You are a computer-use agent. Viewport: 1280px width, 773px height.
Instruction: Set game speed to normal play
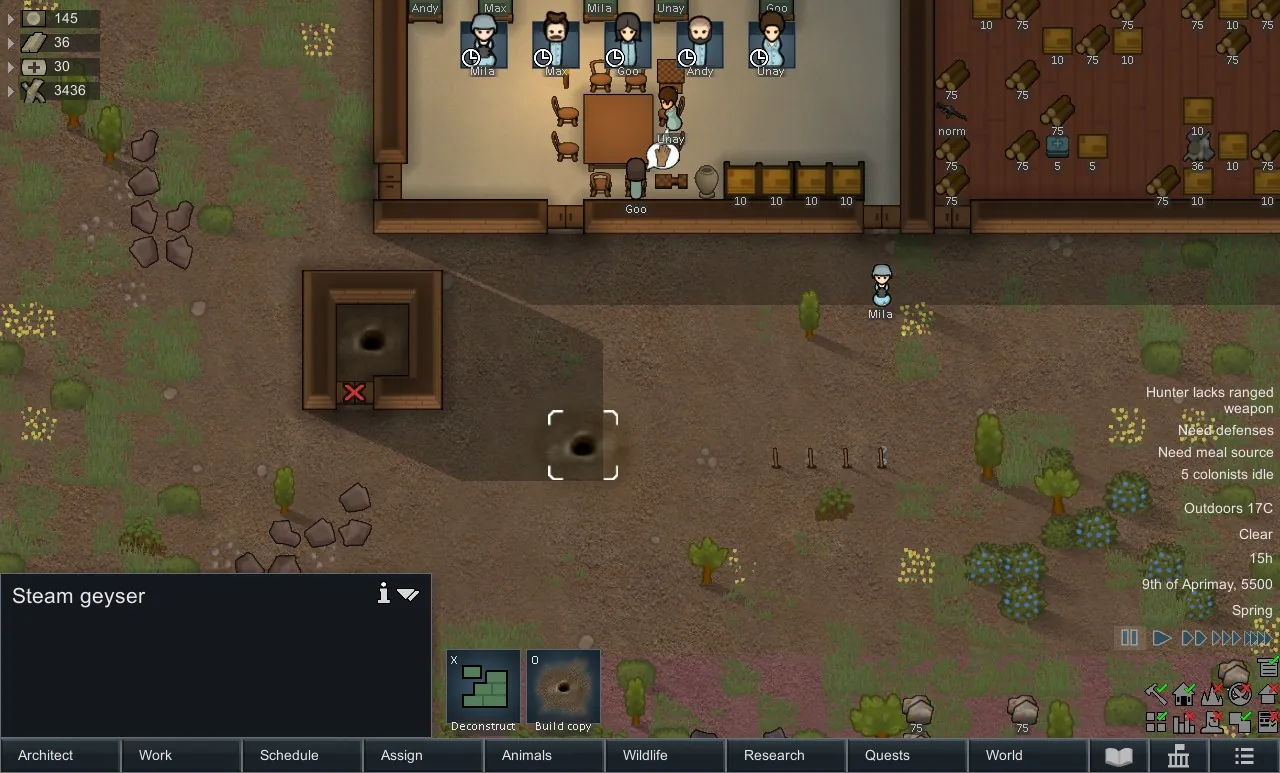click(x=1162, y=638)
